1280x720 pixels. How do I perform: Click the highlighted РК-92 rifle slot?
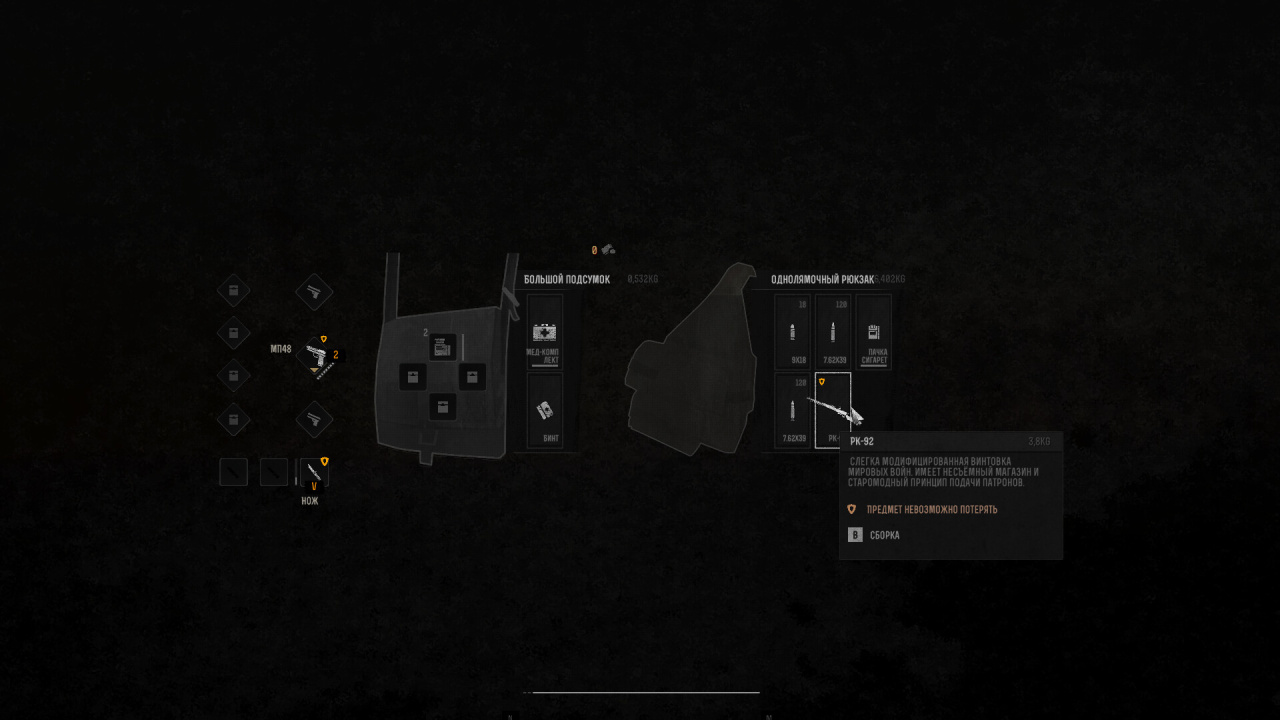click(x=832, y=409)
